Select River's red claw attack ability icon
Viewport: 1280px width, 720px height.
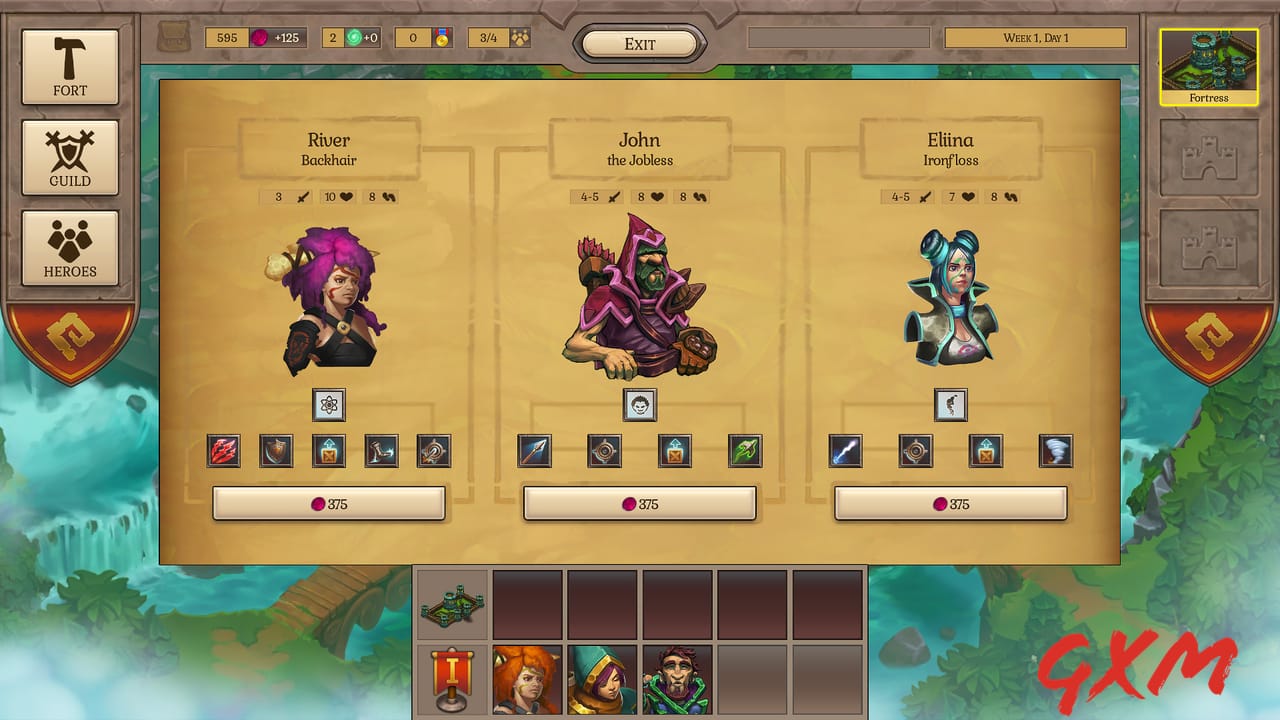[x=223, y=451]
